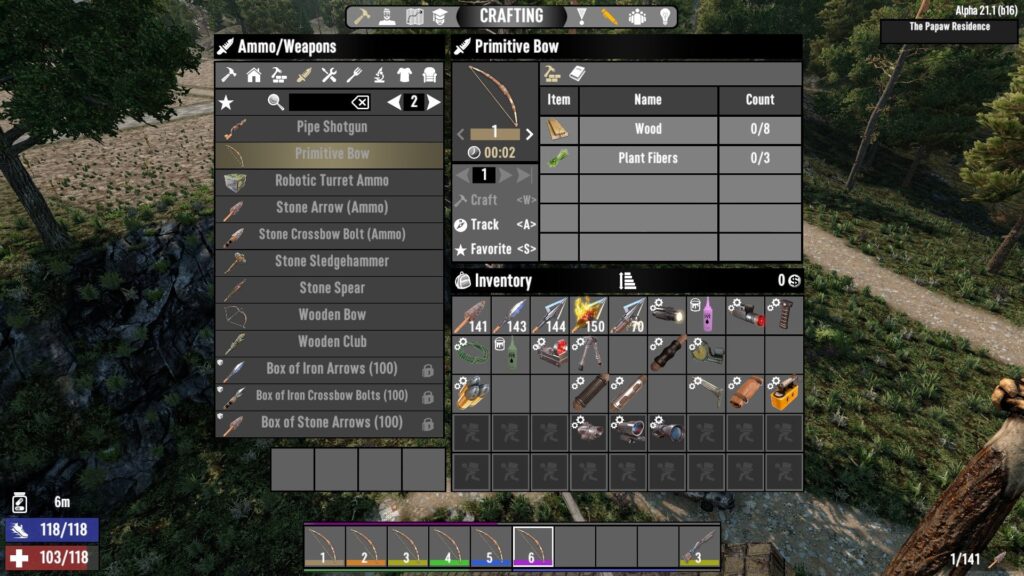Open the map tab in top bar
Screen dimensions: 1024x576
[x=414, y=17]
